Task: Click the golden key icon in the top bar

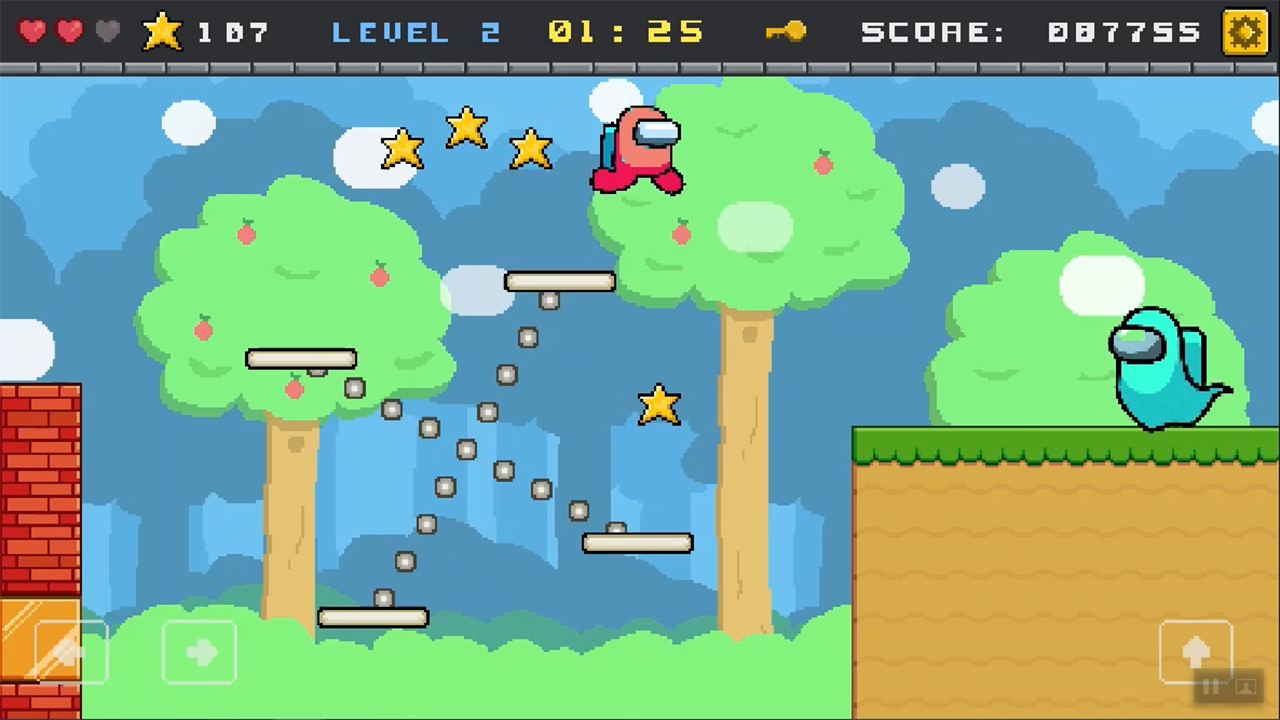Action: pos(785,31)
